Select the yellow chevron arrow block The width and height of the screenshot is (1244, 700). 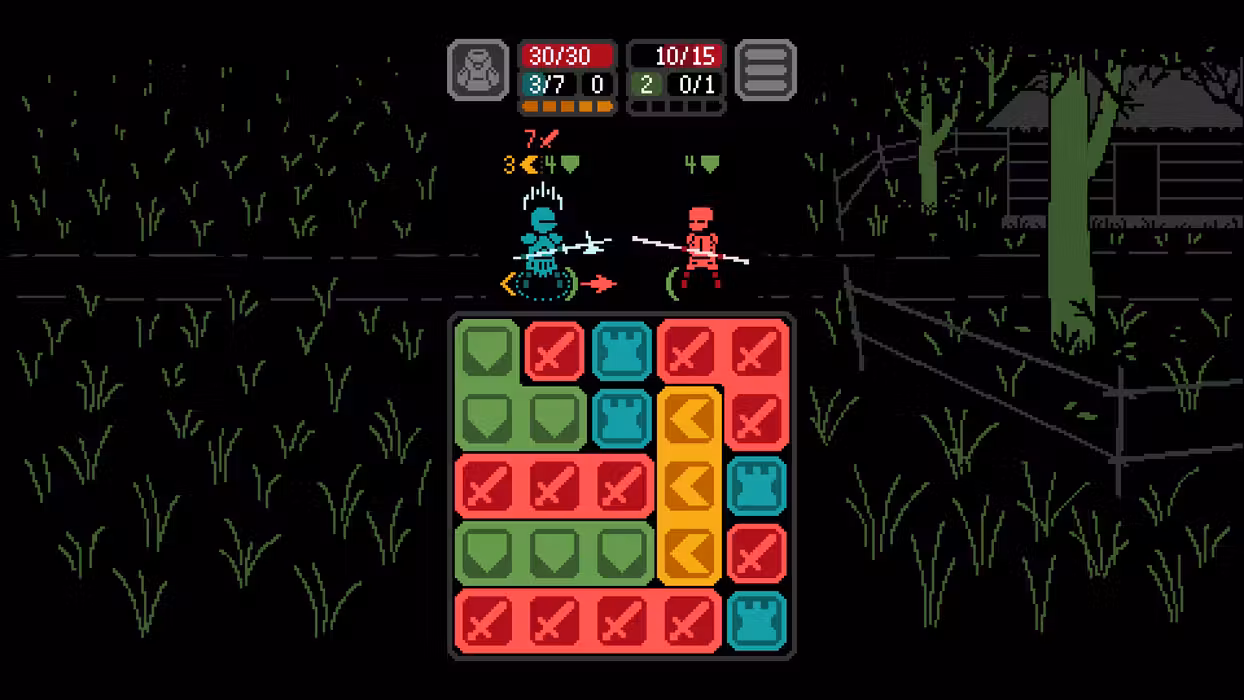click(690, 486)
